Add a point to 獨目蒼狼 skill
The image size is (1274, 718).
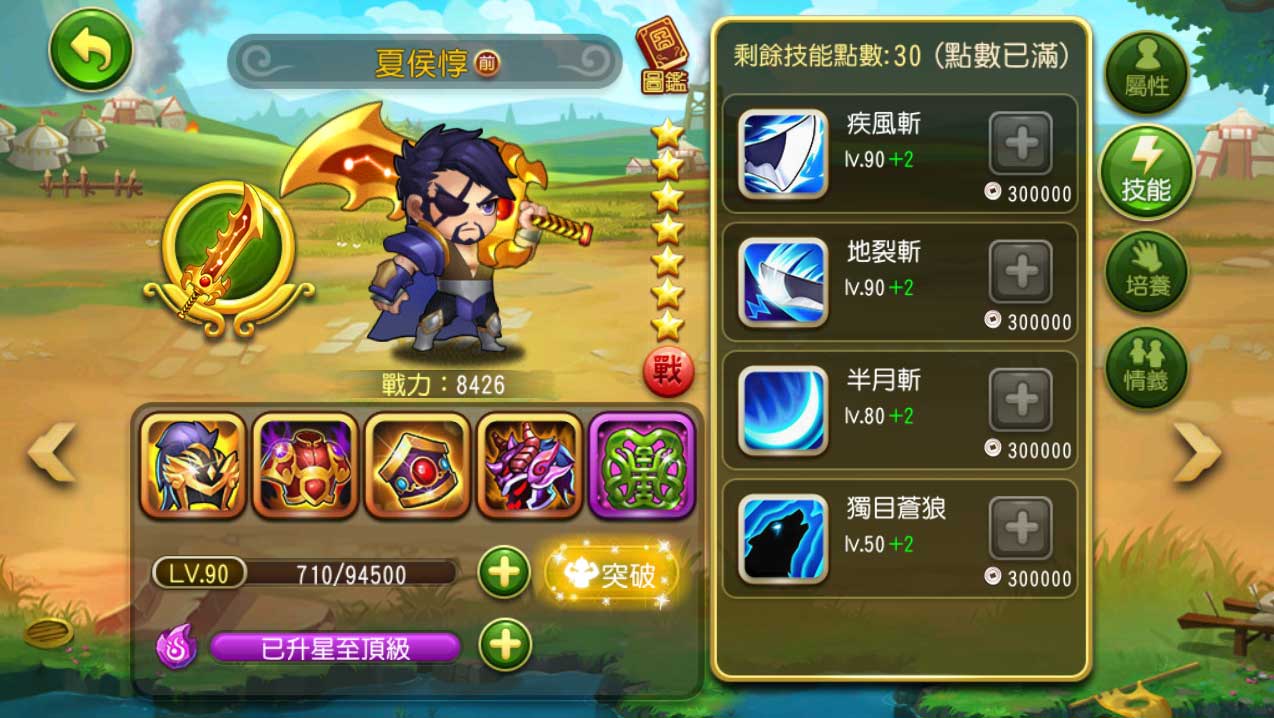tap(1020, 528)
